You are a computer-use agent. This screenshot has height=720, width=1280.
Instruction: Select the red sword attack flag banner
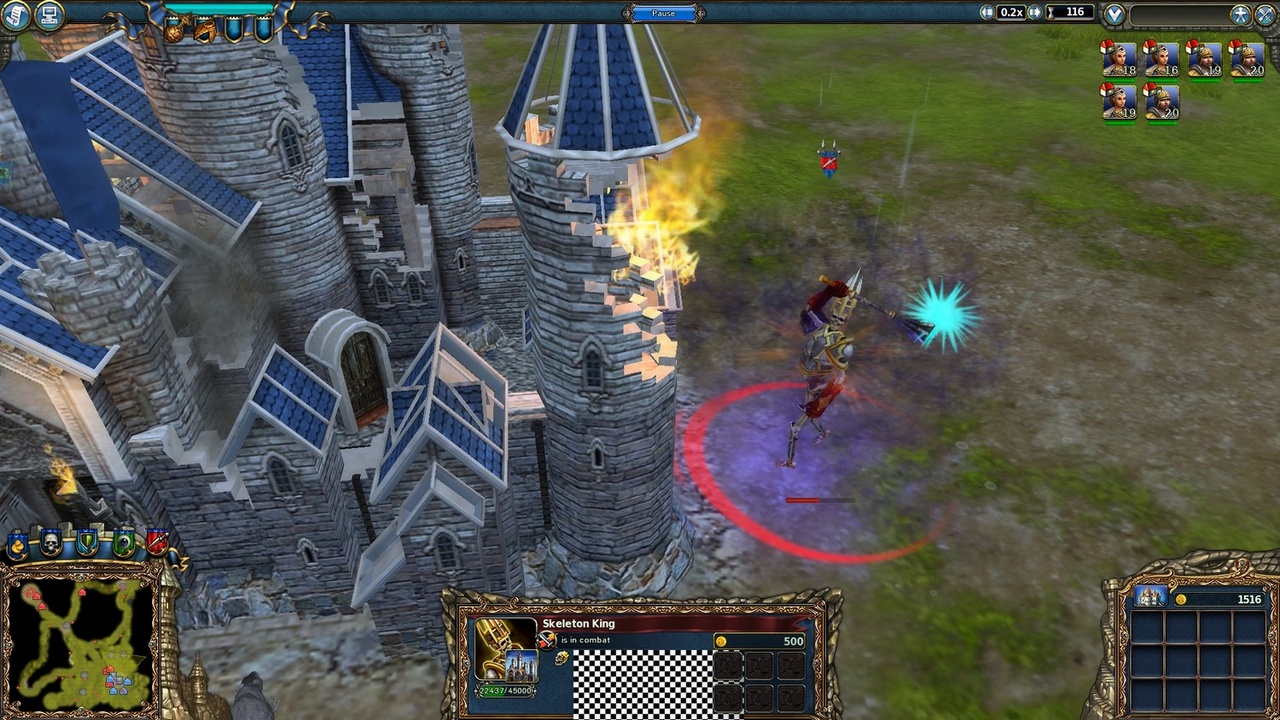(158, 542)
